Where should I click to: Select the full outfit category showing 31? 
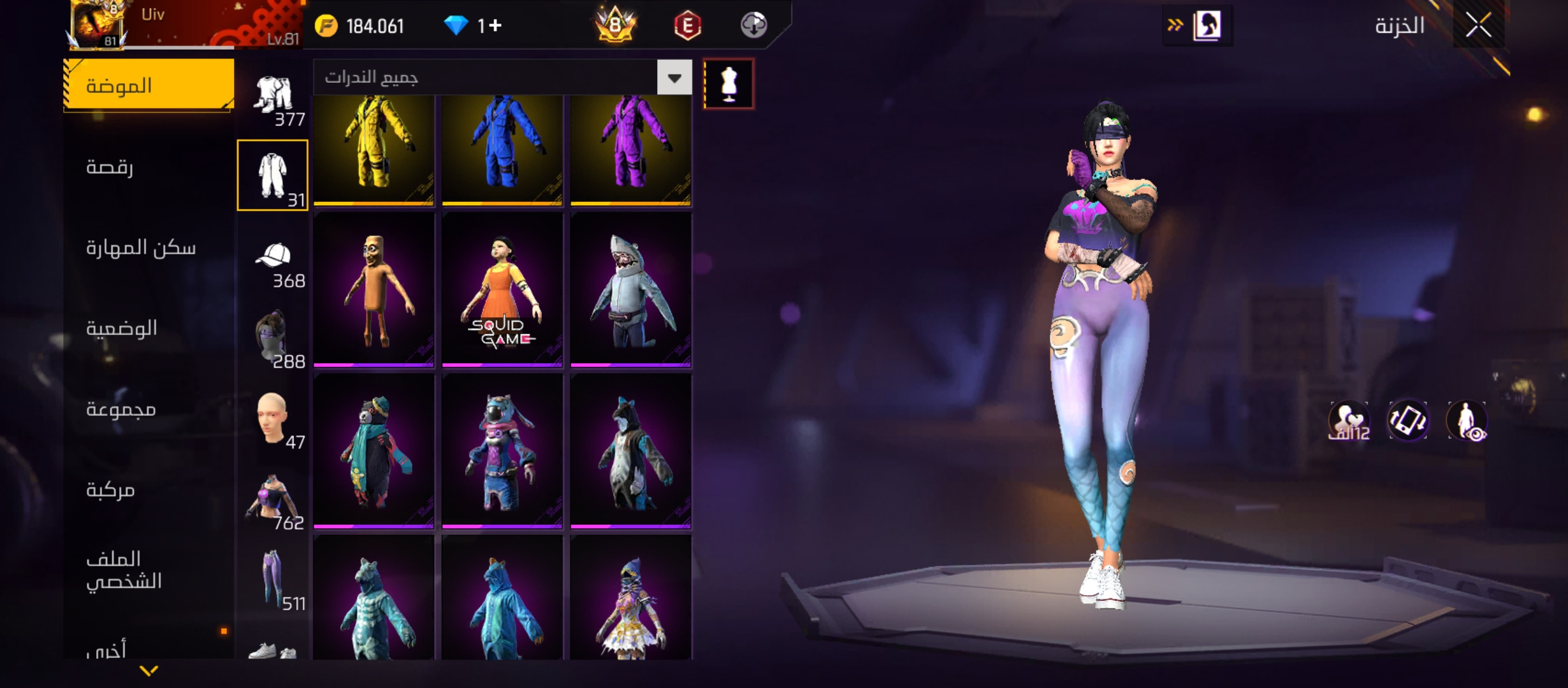click(x=273, y=175)
